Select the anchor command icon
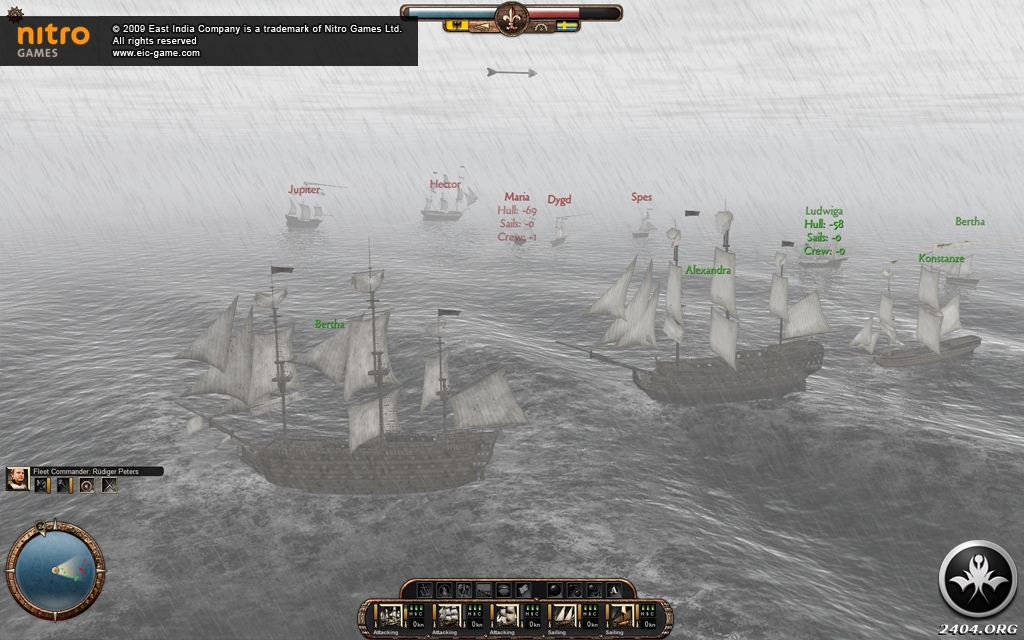The width and height of the screenshot is (1024, 640). click(425, 590)
